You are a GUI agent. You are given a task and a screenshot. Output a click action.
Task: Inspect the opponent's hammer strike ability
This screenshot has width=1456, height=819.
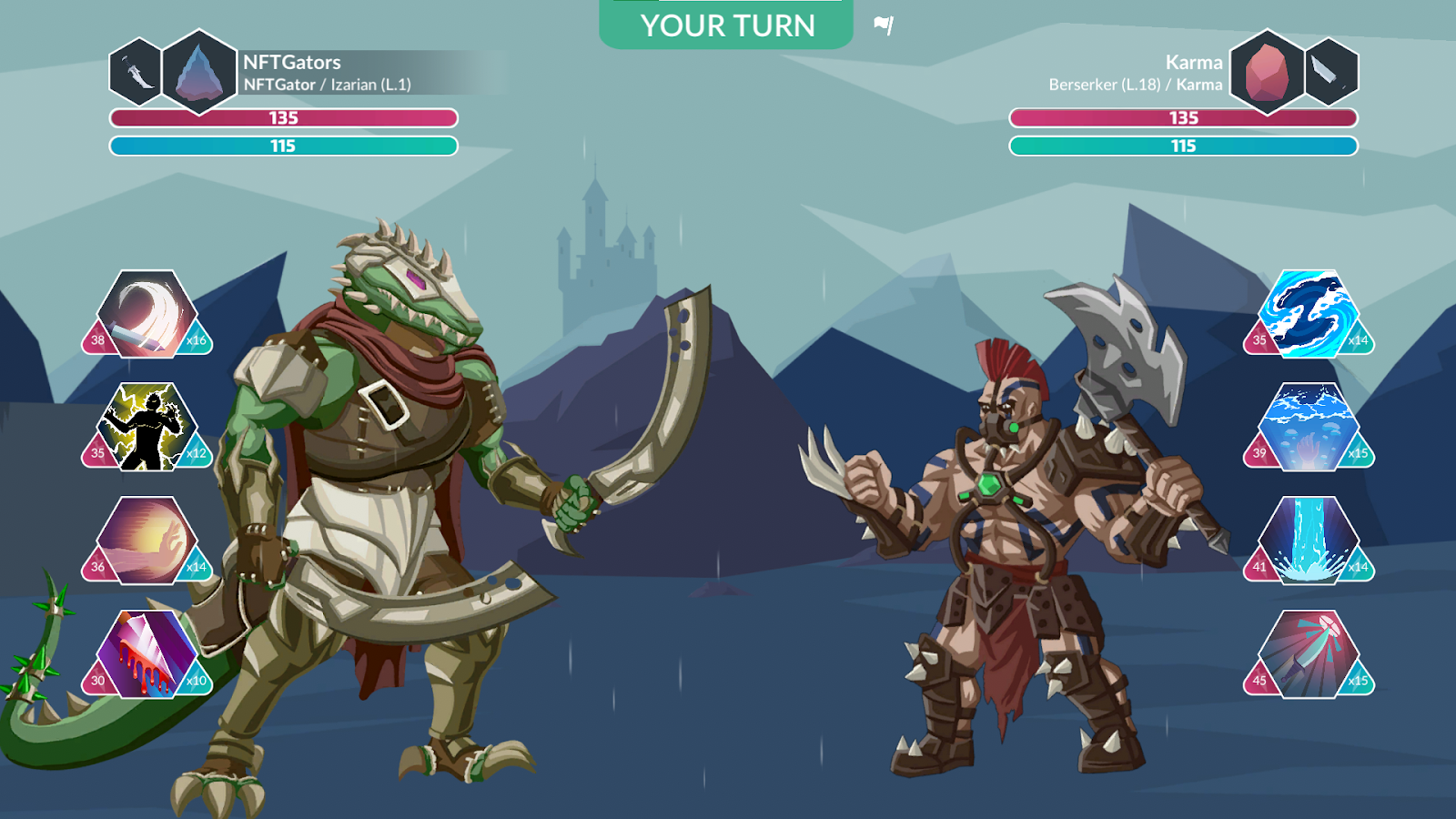(1309, 653)
